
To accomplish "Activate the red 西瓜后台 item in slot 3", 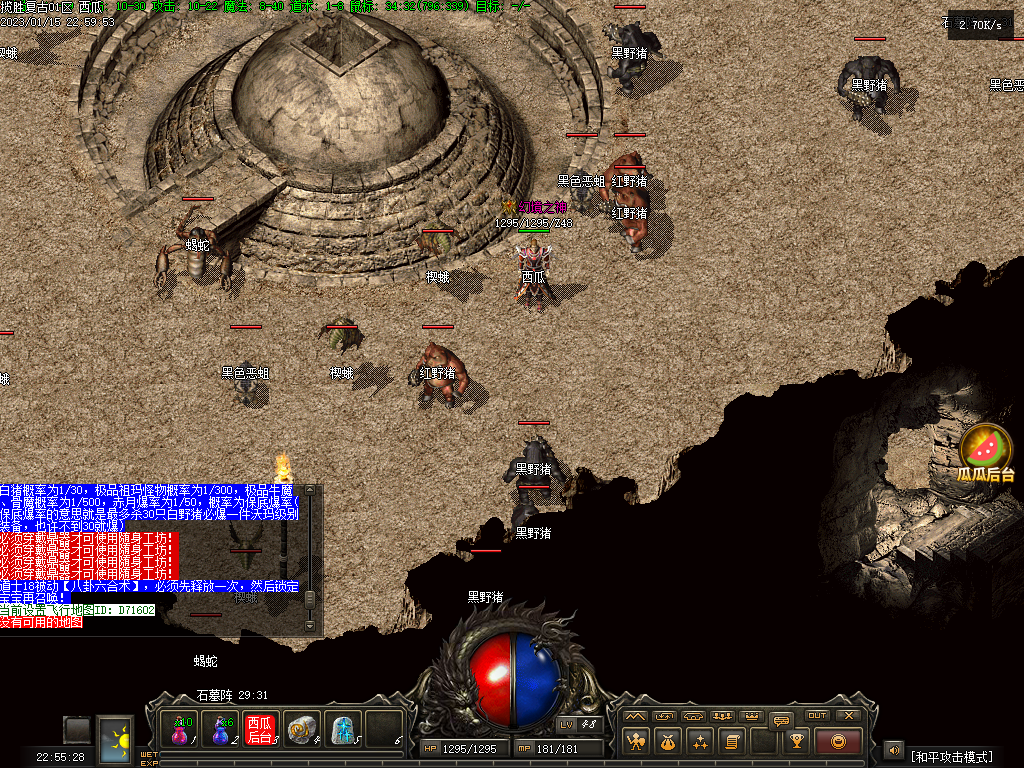I will pos(260,730).
